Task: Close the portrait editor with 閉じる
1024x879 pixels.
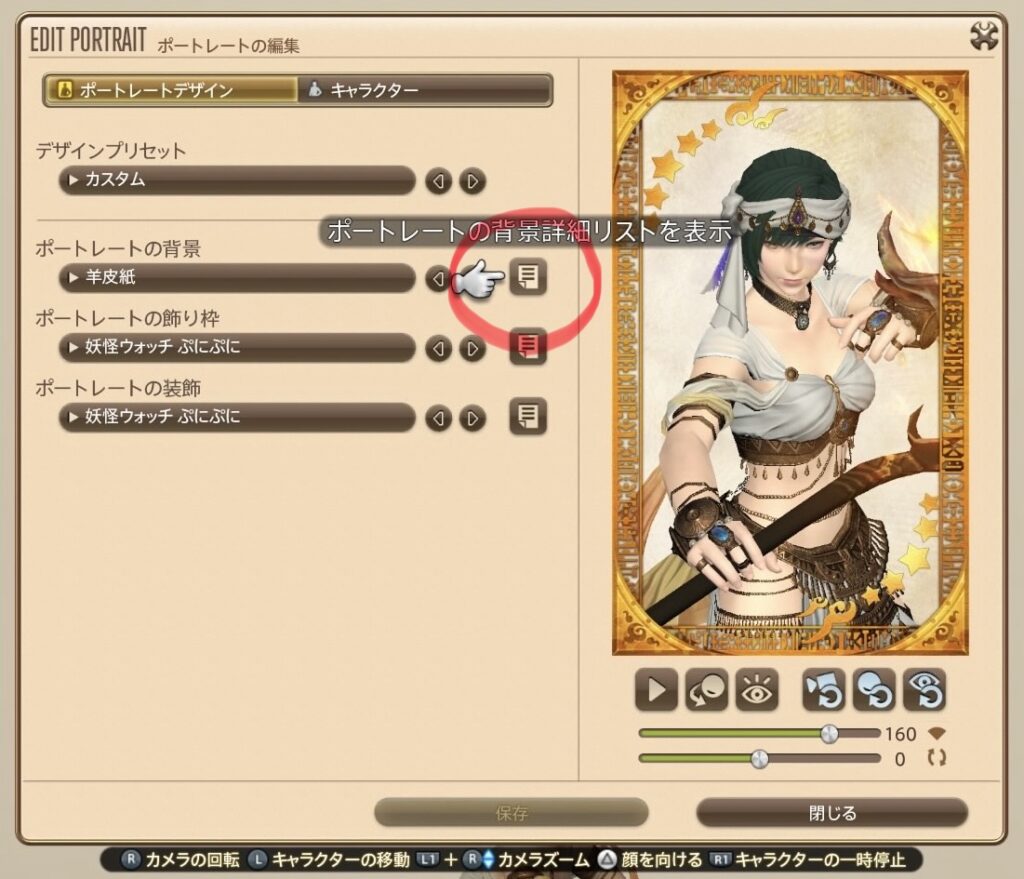Action: click(x=832, y=813)
